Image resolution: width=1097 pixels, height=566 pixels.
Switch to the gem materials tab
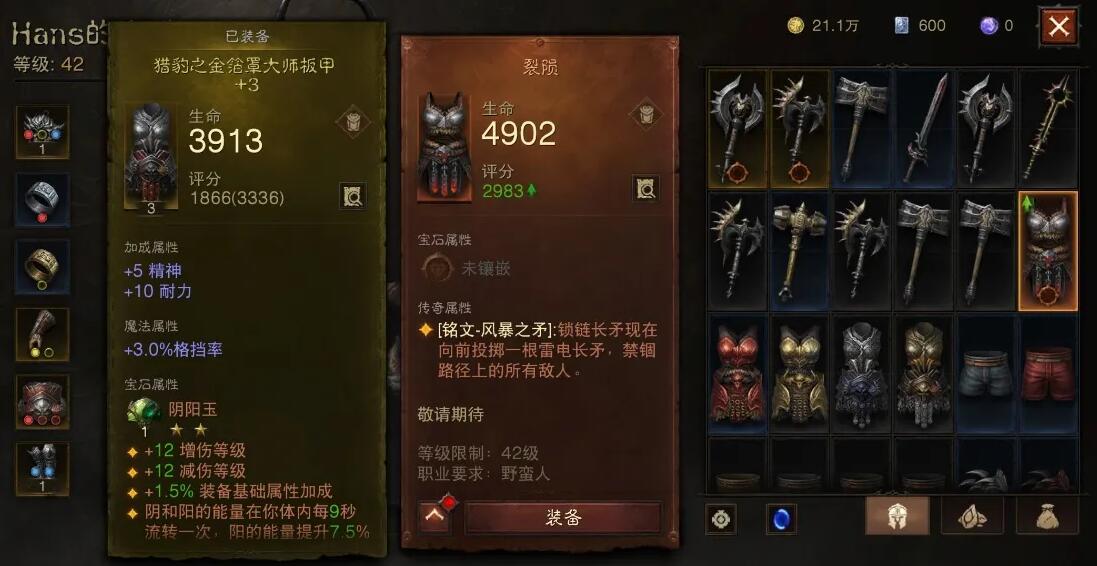(972, 516)
